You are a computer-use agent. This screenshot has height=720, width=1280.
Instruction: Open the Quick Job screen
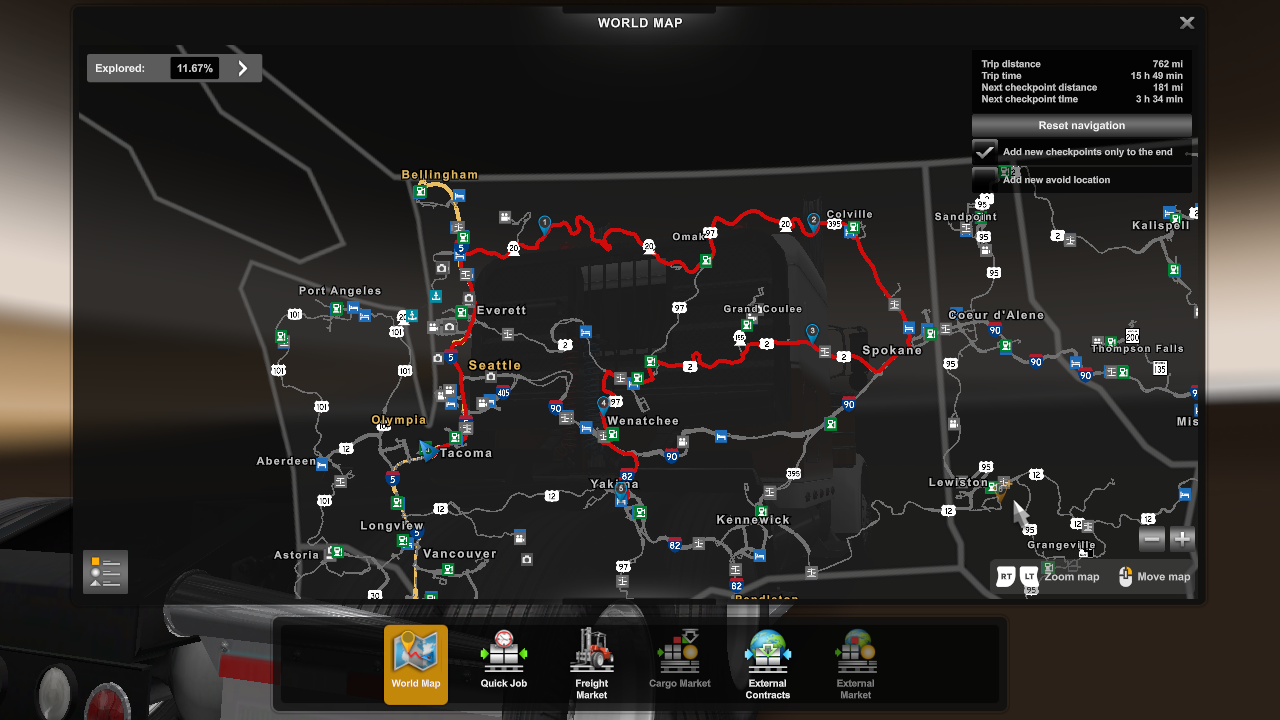(x=503, y=662)
